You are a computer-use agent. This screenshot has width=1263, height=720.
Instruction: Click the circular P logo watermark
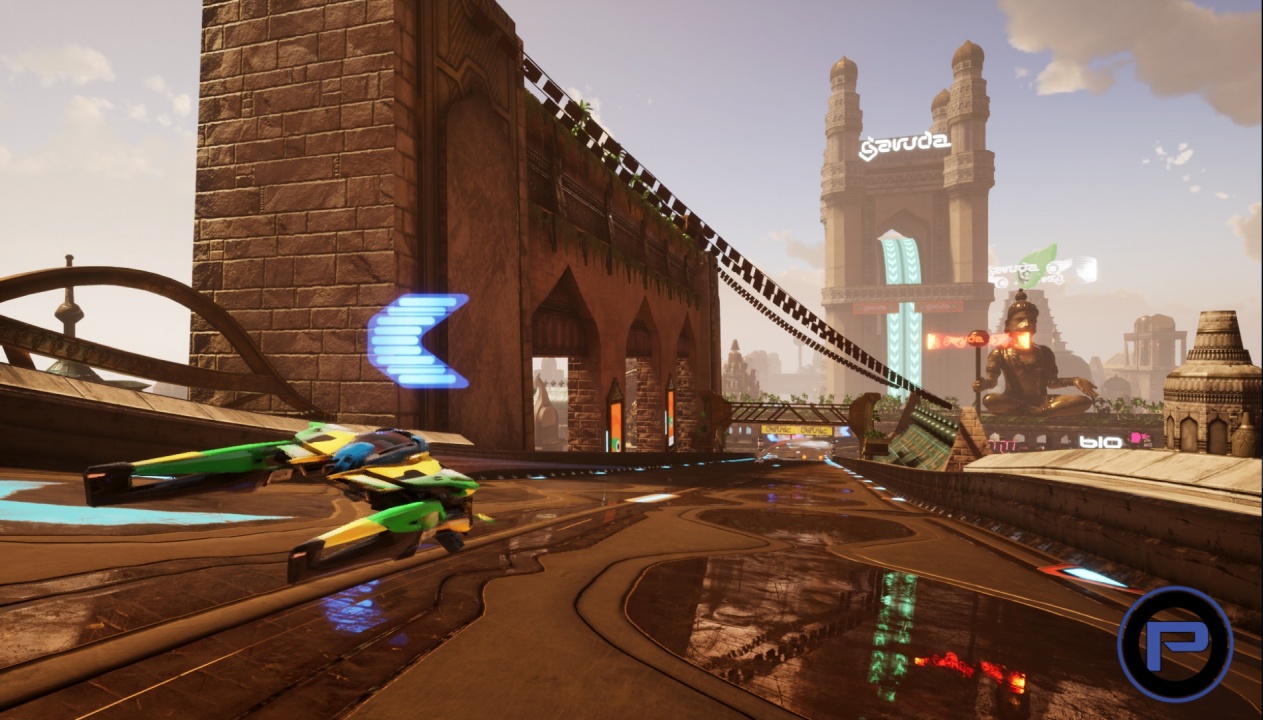tap(1174, 643)
